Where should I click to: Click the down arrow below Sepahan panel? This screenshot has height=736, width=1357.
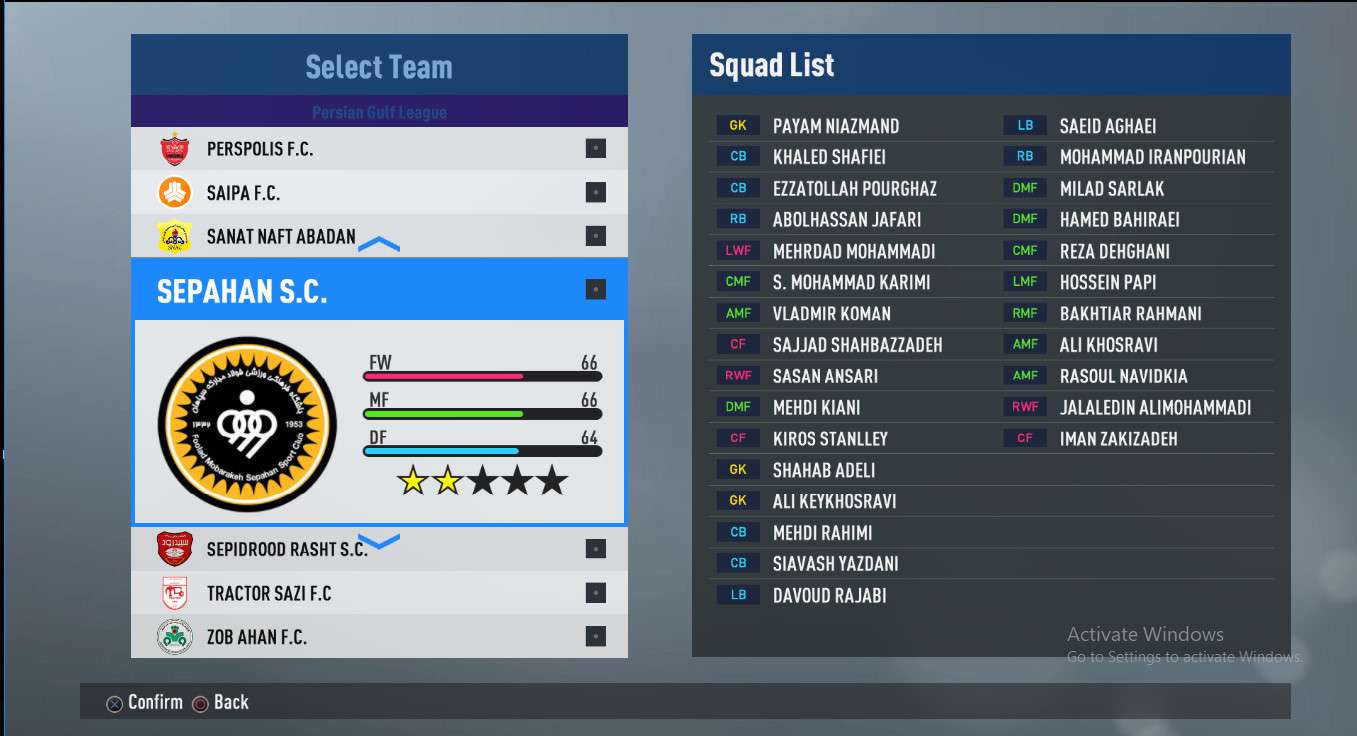click(379, 541)
